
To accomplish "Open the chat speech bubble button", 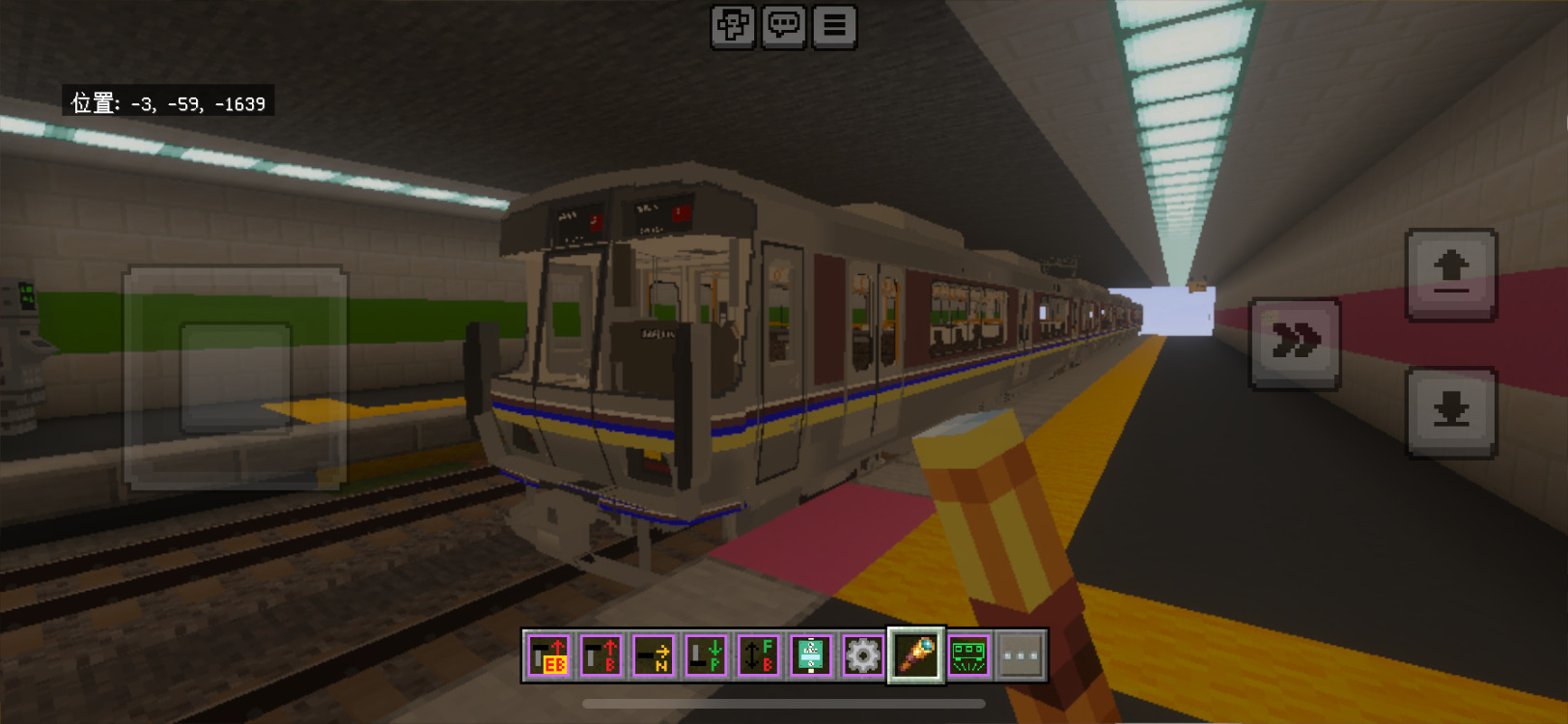I will tap(783, 26).
